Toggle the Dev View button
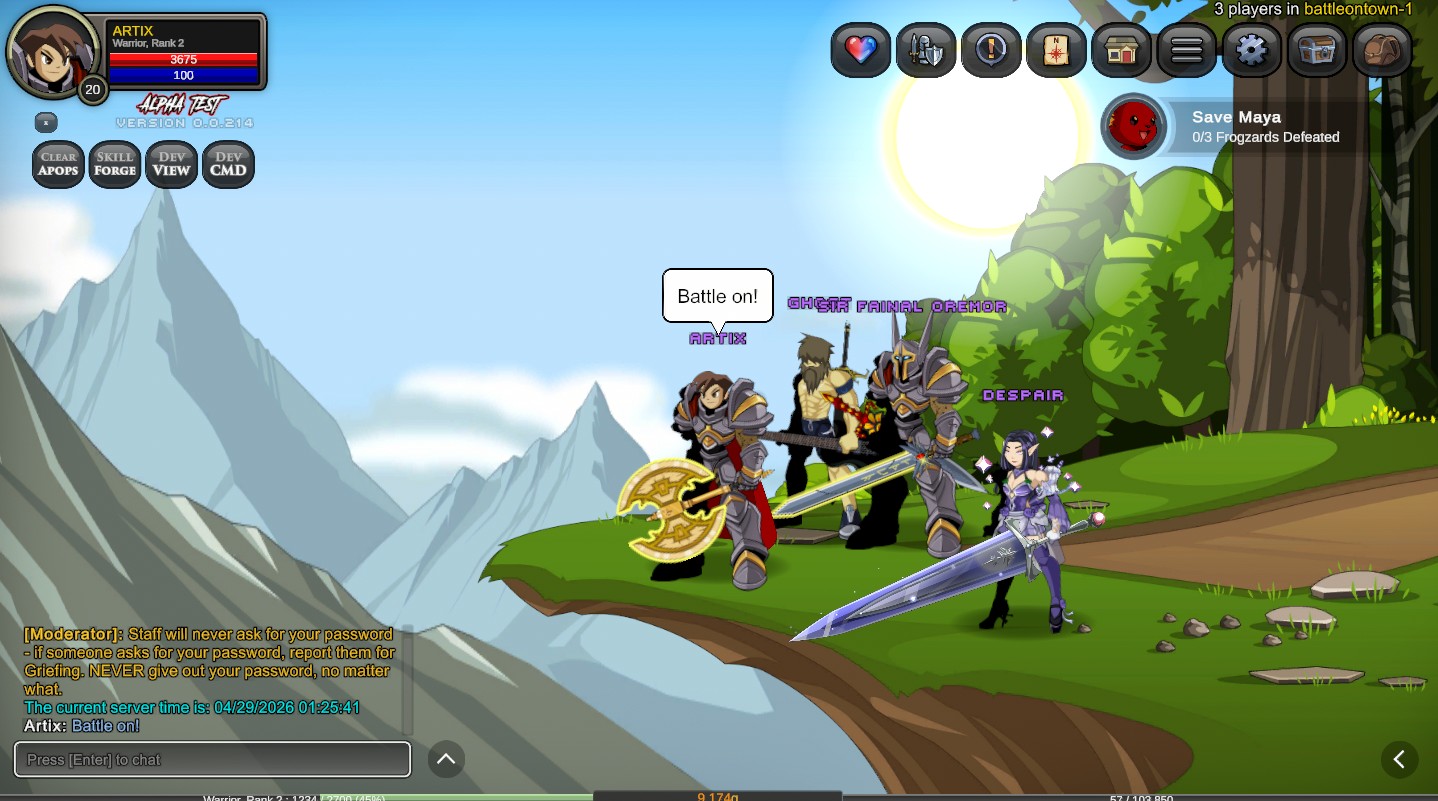The height and width of the screenshot is (801, 1438). (171, 164)
